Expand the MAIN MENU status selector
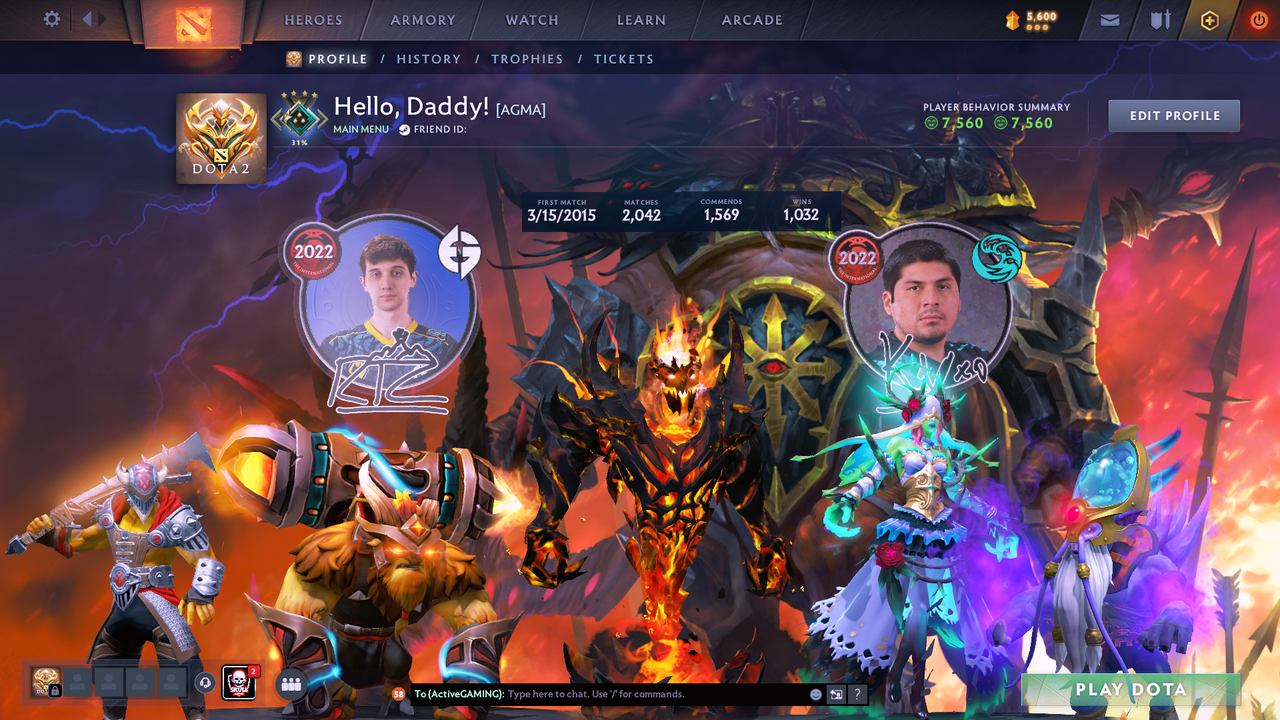The height and width of the screenshot is (720, 1280). pos(360,128)
